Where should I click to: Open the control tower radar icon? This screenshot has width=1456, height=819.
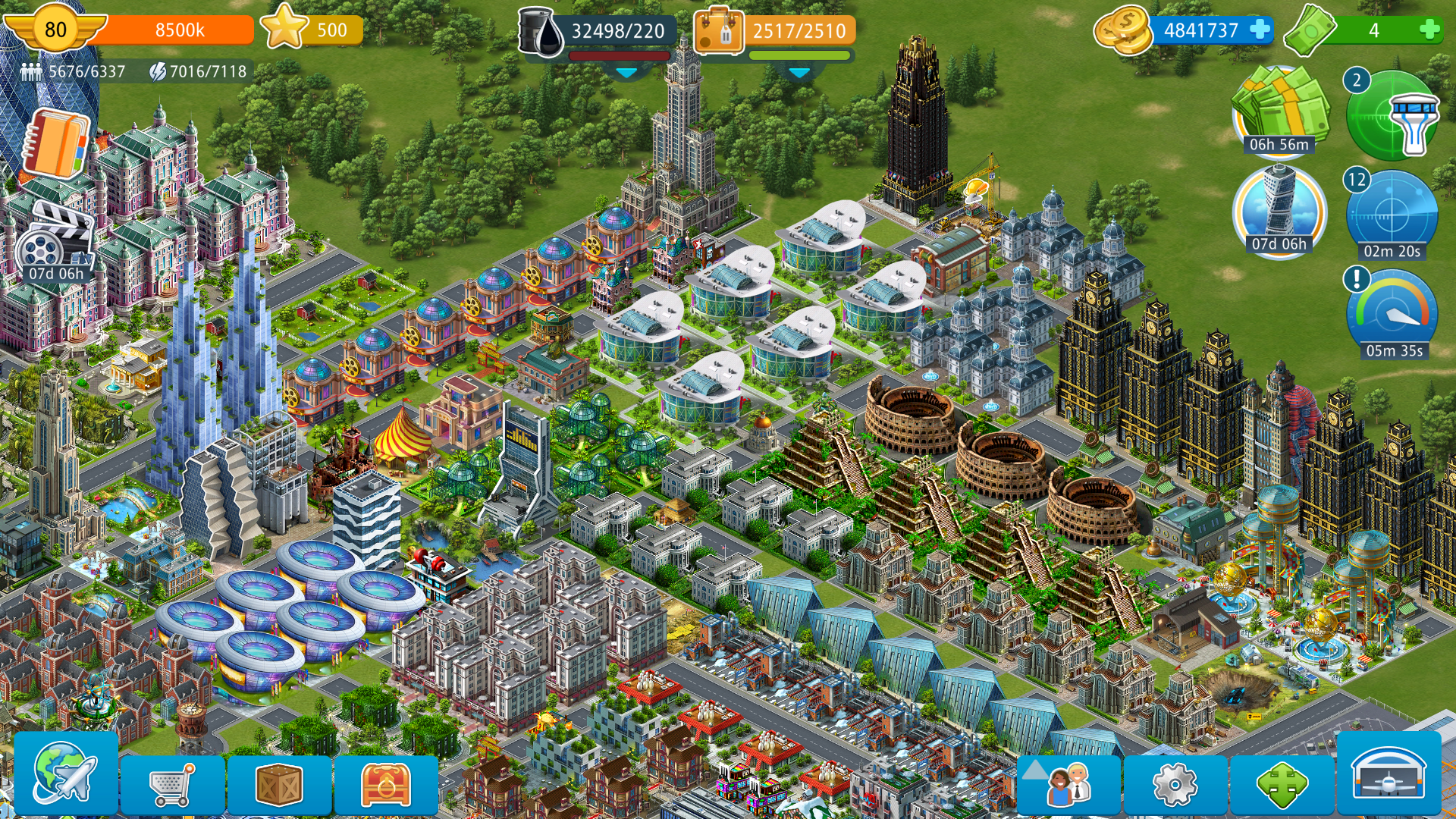1393,115
